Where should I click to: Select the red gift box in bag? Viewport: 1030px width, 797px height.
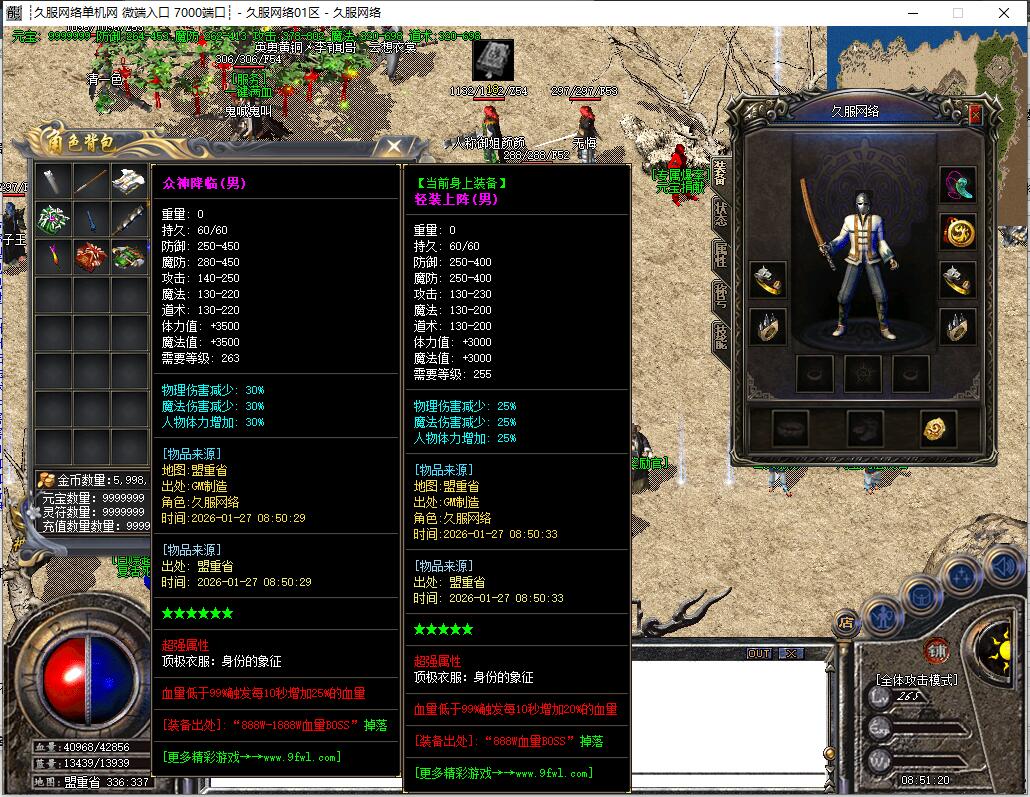coord(91,257)
